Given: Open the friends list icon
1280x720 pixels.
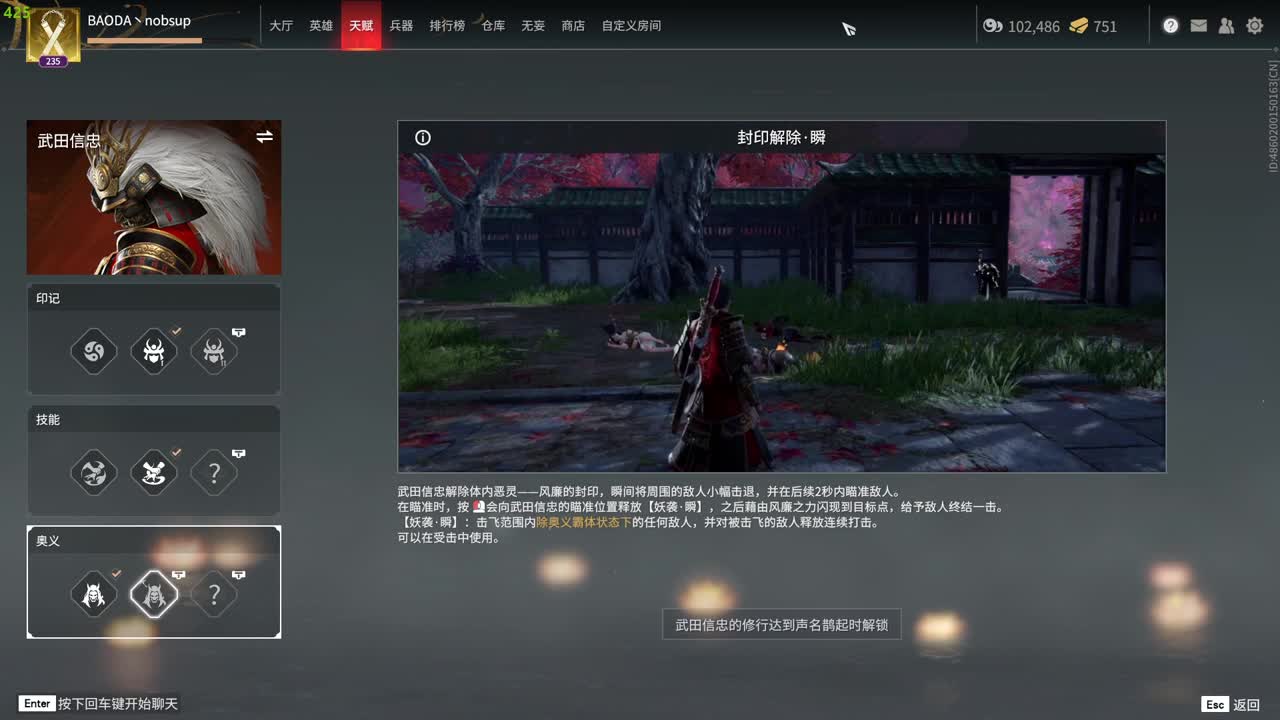Looking at the screenshot, I should coord(1226,26).
